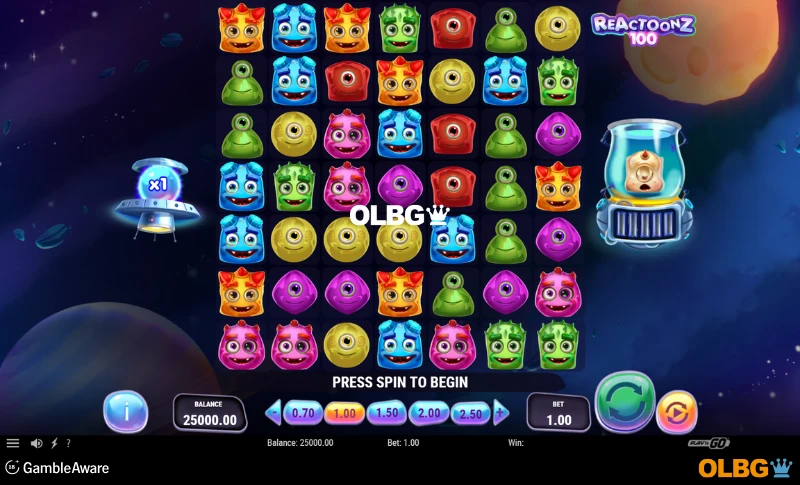Pick the 2.00 bet amount

point(429,412)
